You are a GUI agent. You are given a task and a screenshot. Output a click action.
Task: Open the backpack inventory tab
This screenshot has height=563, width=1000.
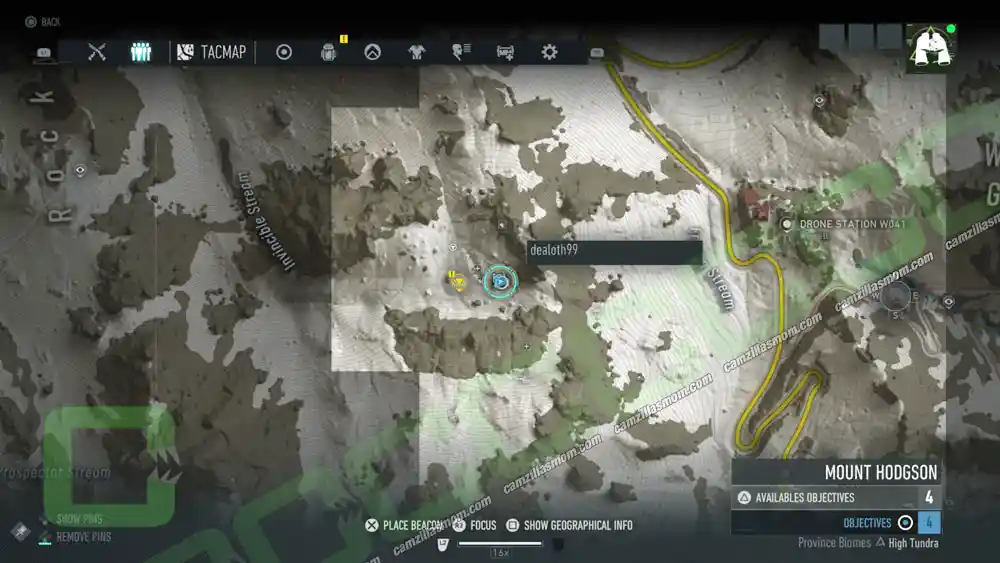tap(328, 52)
